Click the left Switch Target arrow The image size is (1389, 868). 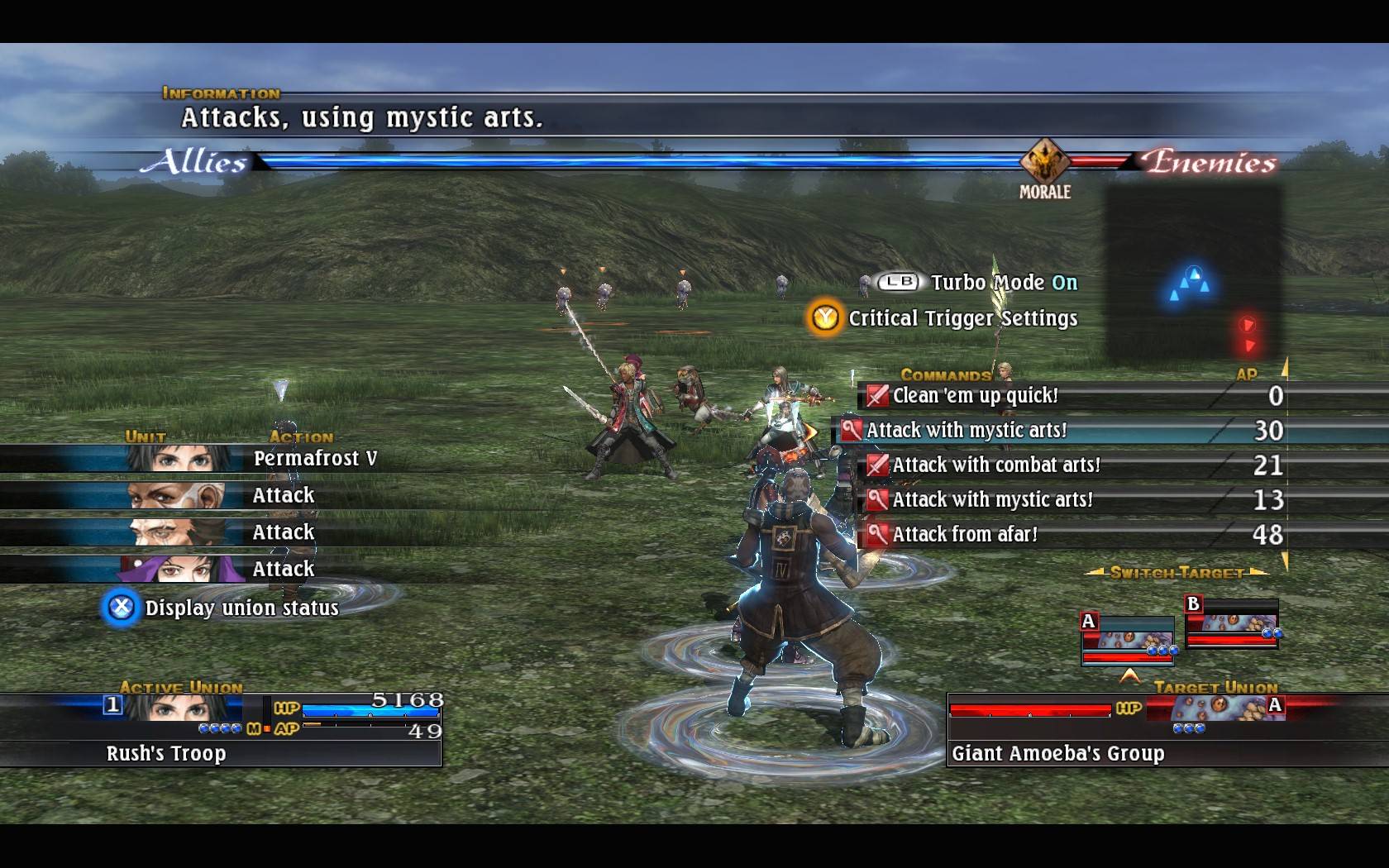[1095, 572]
